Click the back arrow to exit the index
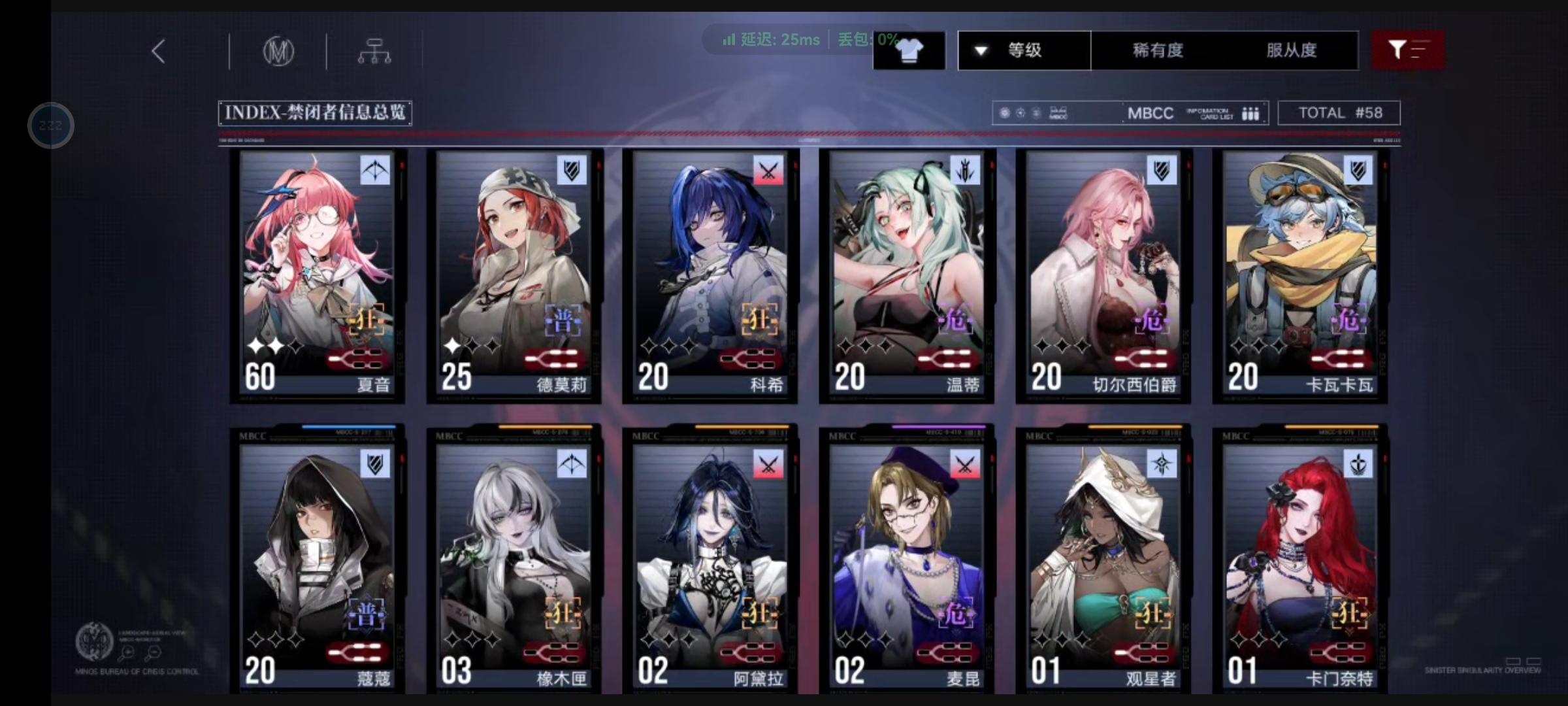This screenshot has height=706, width=1568. pos(157,50)
